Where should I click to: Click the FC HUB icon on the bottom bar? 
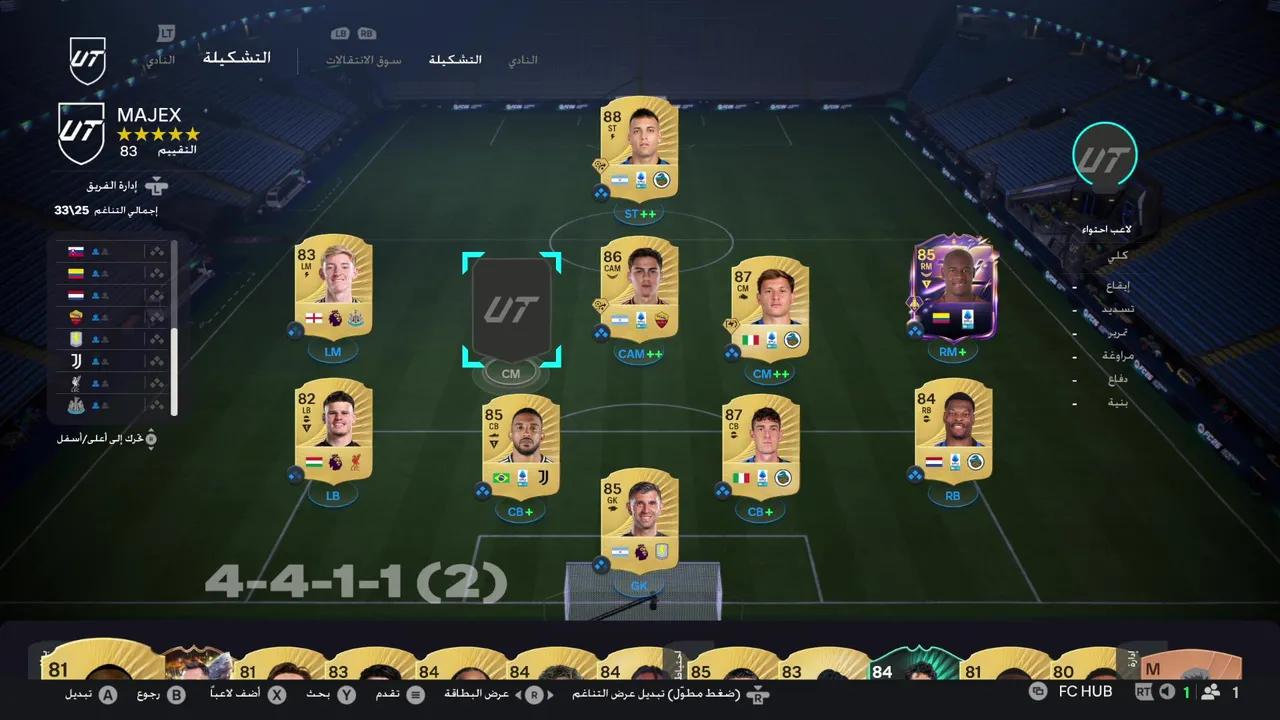pyautogui.click(x=1038, y=691)
